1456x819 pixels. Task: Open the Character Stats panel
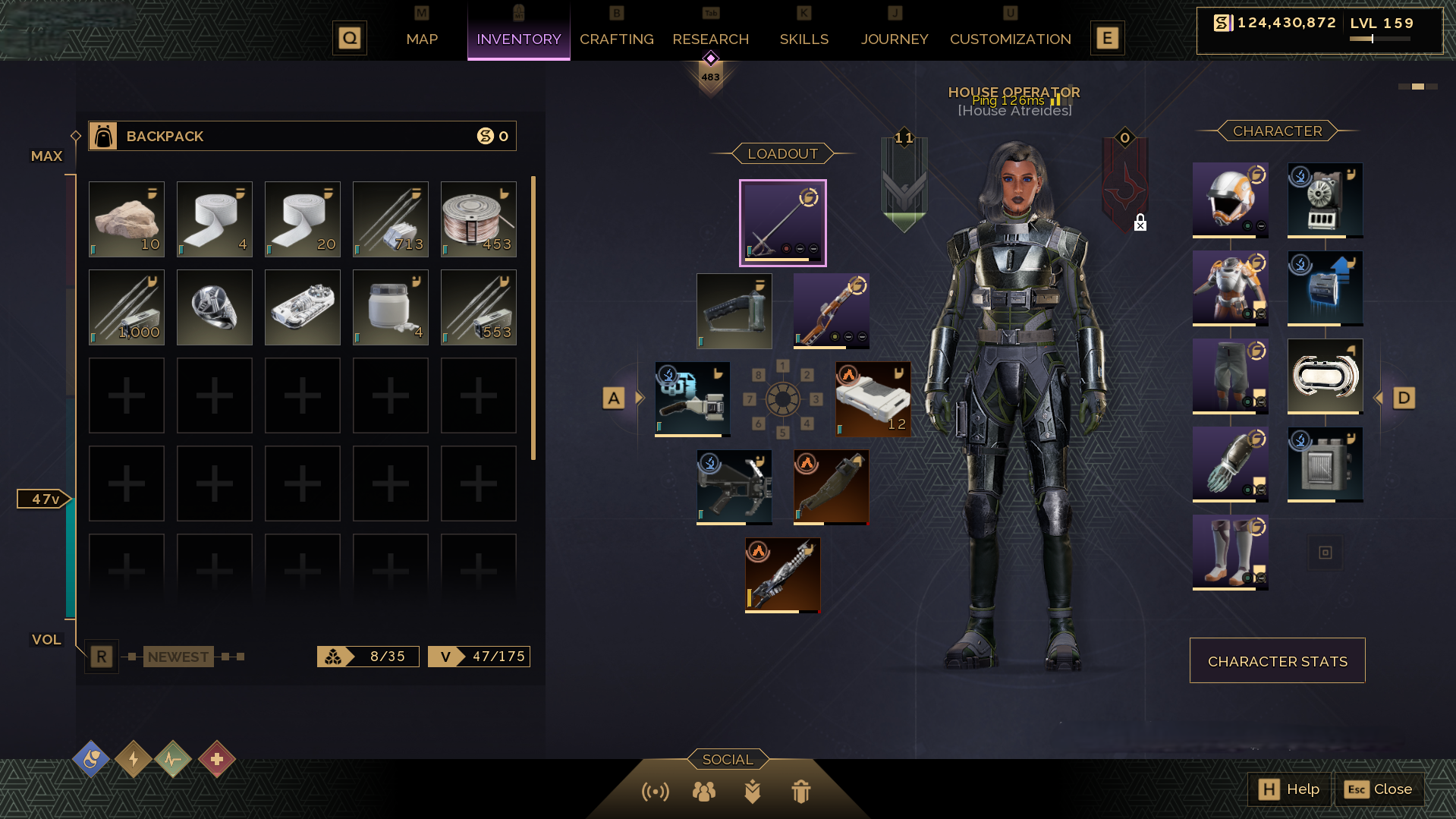(1277, 661)
